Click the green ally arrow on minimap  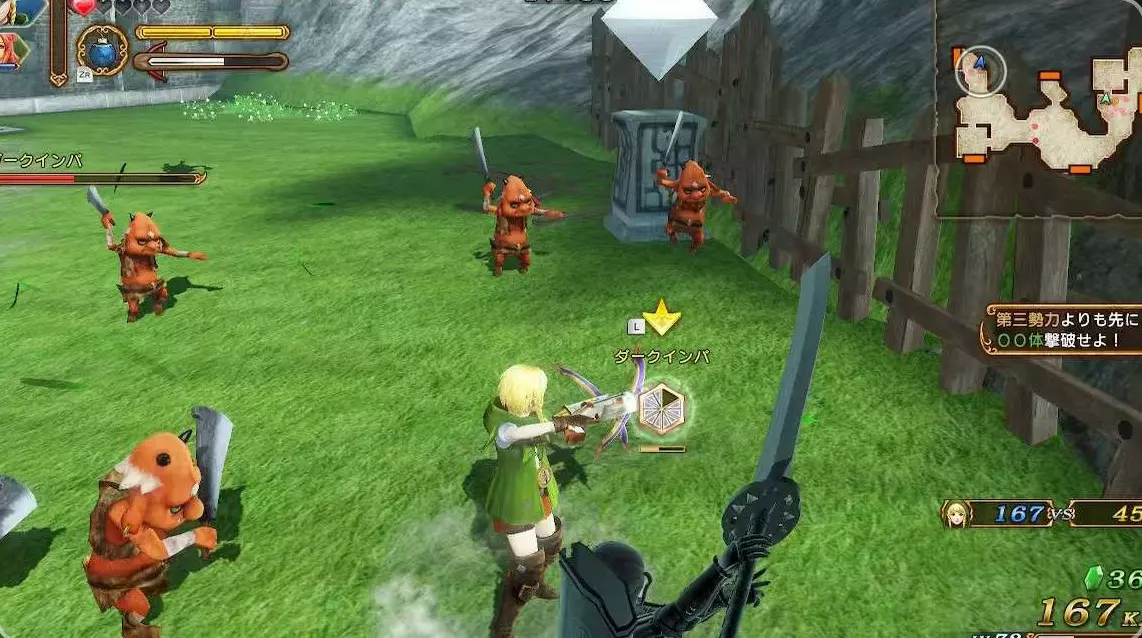tap(1105, 99)
